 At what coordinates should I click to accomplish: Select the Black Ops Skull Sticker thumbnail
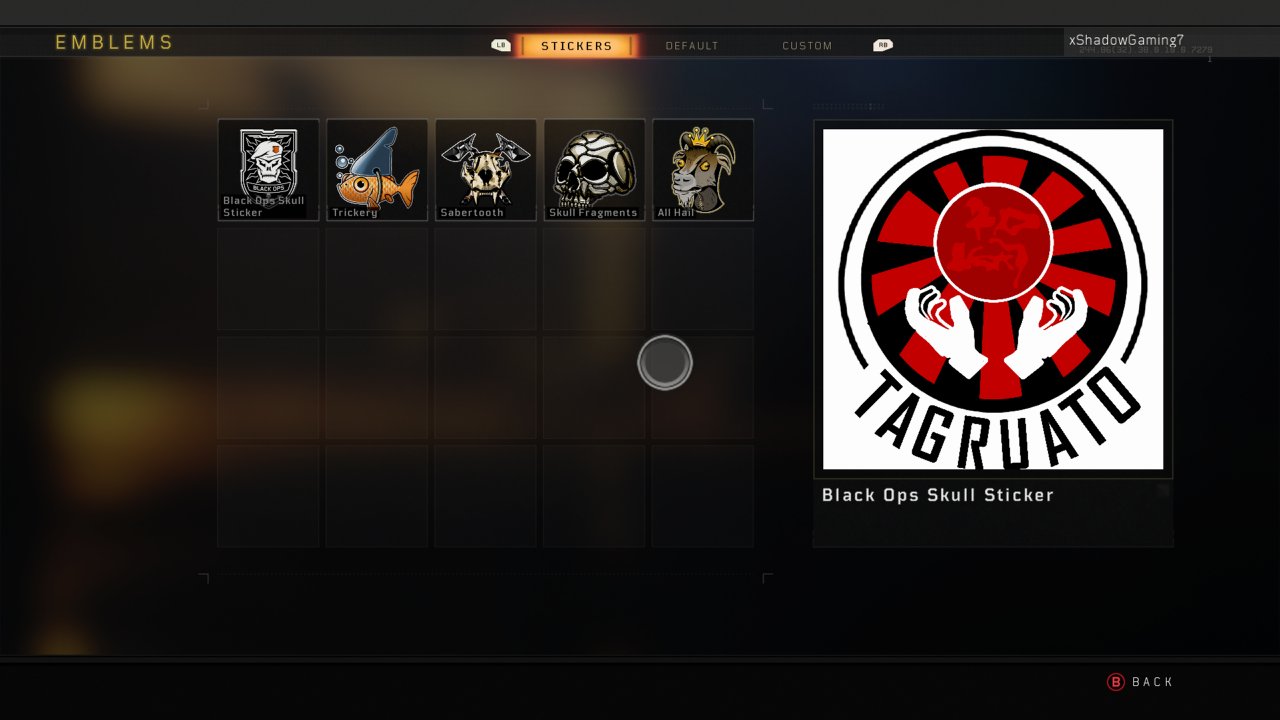(267, 168)
